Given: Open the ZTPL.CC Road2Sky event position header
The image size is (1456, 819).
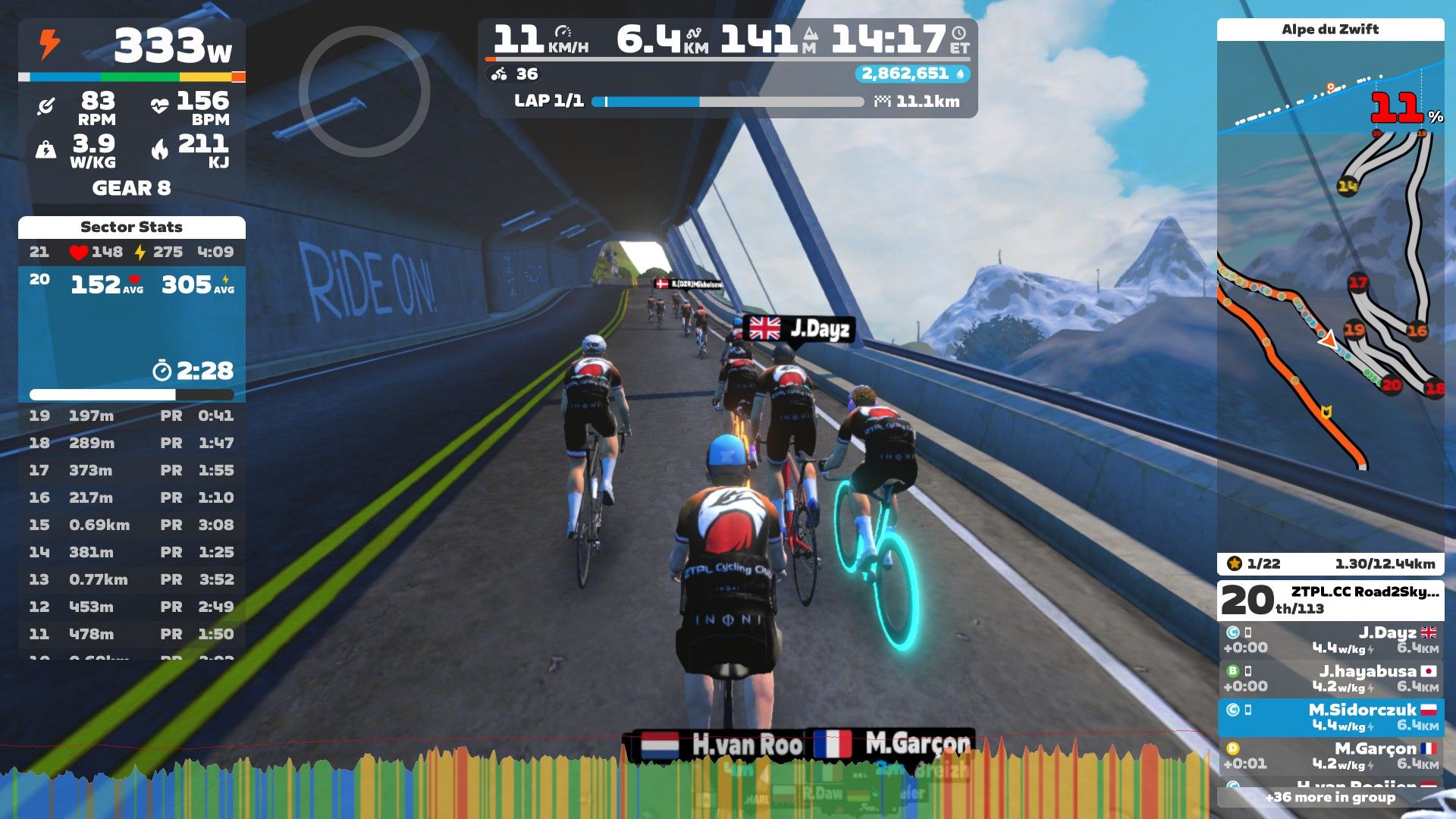Looking at the screenshot, I should coord(1330,600).
